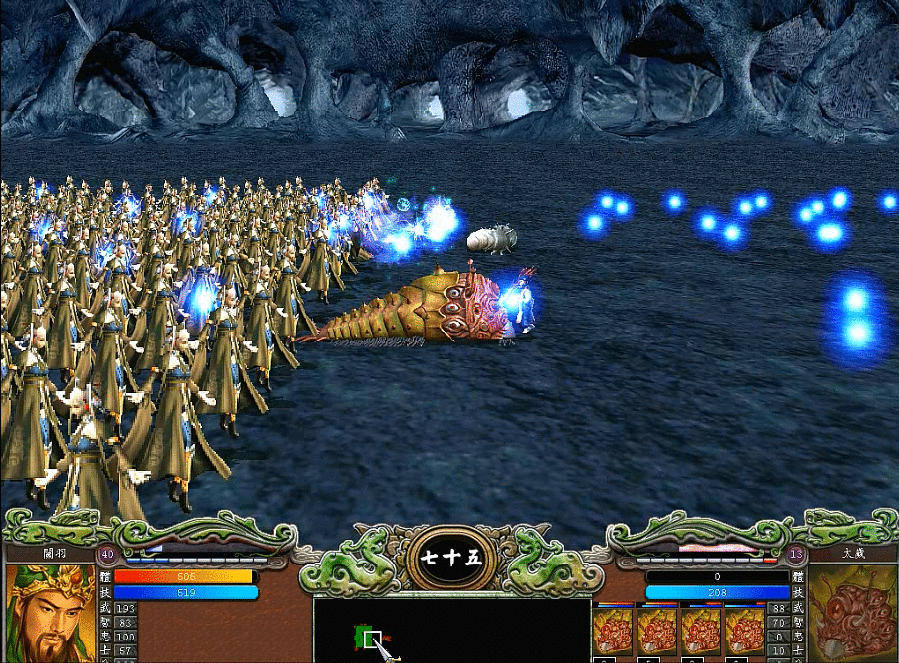Viewport: 899px width, 663px height.
Task: Click the battlefield minimap panel
Action: point(451,630)
